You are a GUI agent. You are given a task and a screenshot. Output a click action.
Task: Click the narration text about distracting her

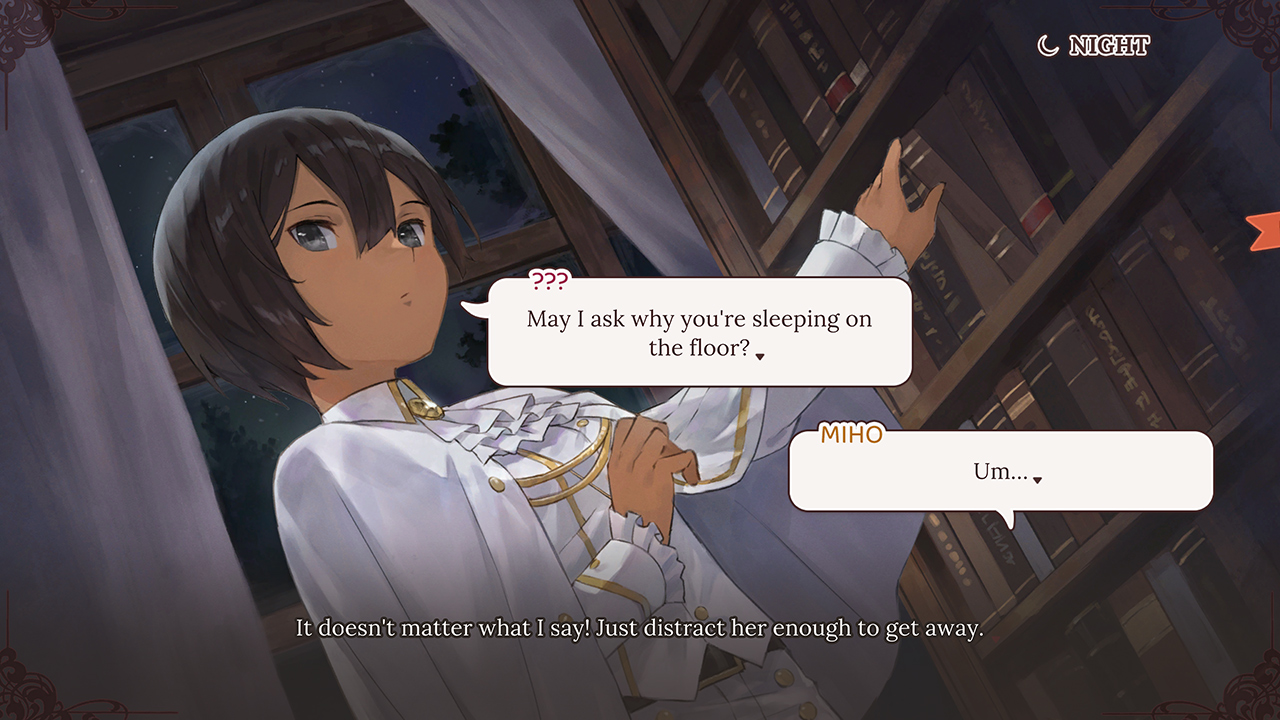click(640, 629)
